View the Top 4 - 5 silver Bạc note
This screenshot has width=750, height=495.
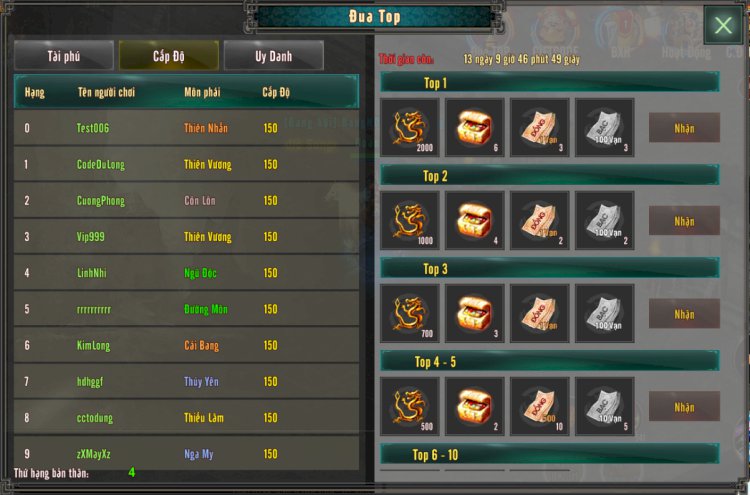pyautogui.click(x=604, y=406)
